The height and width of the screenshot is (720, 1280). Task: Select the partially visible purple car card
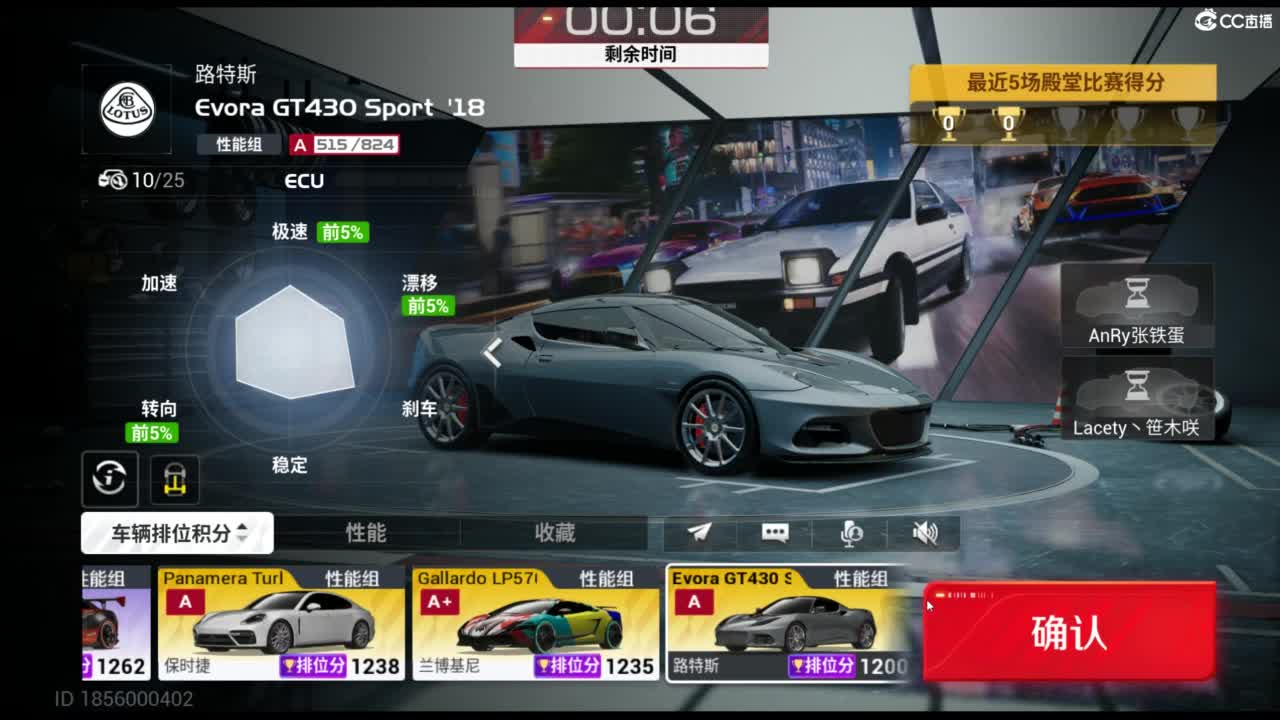(115, 623)
